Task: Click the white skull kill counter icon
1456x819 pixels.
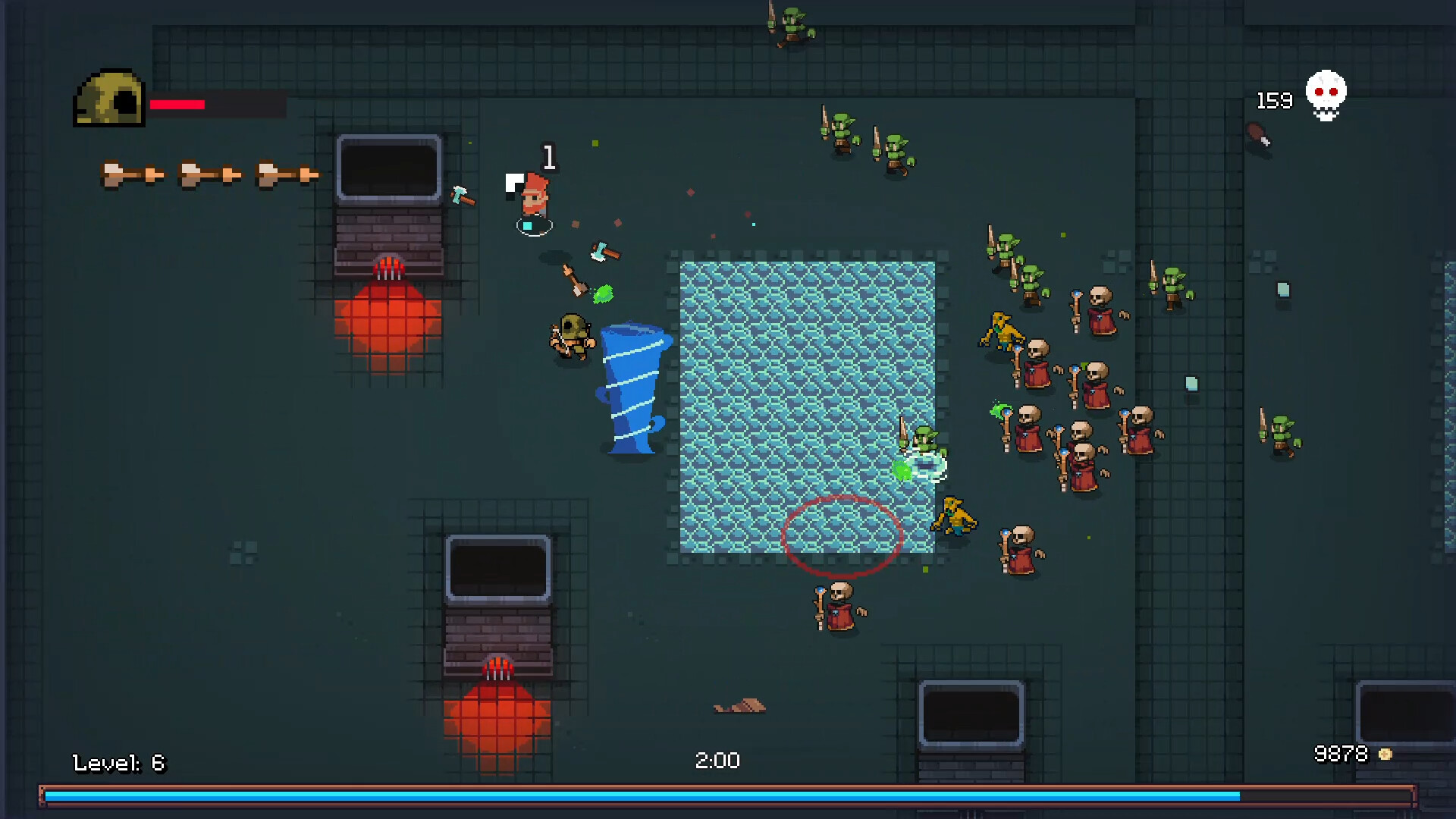Action: point(1326,94)
